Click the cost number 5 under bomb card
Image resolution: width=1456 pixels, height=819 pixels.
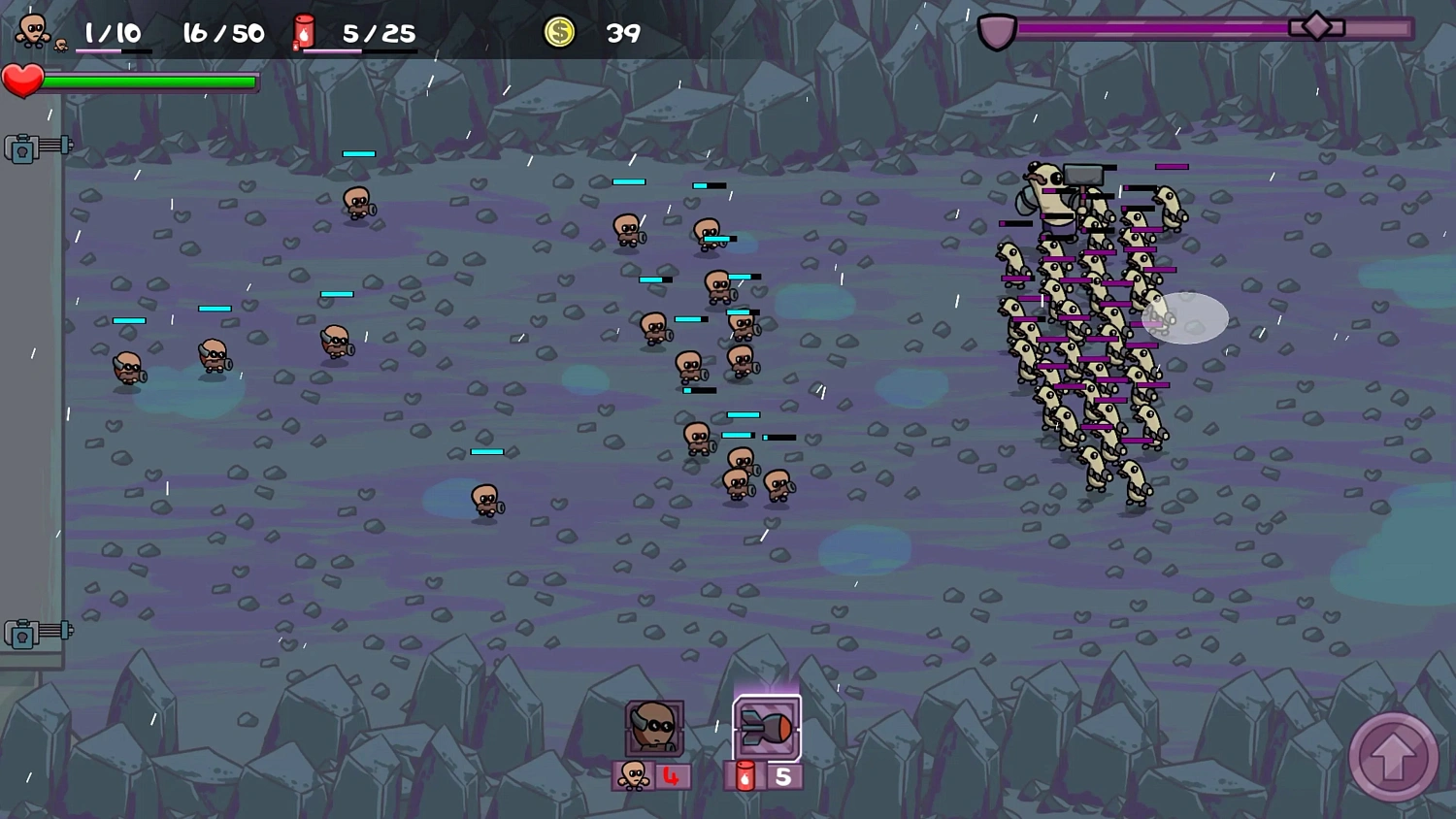coord(781,776)
